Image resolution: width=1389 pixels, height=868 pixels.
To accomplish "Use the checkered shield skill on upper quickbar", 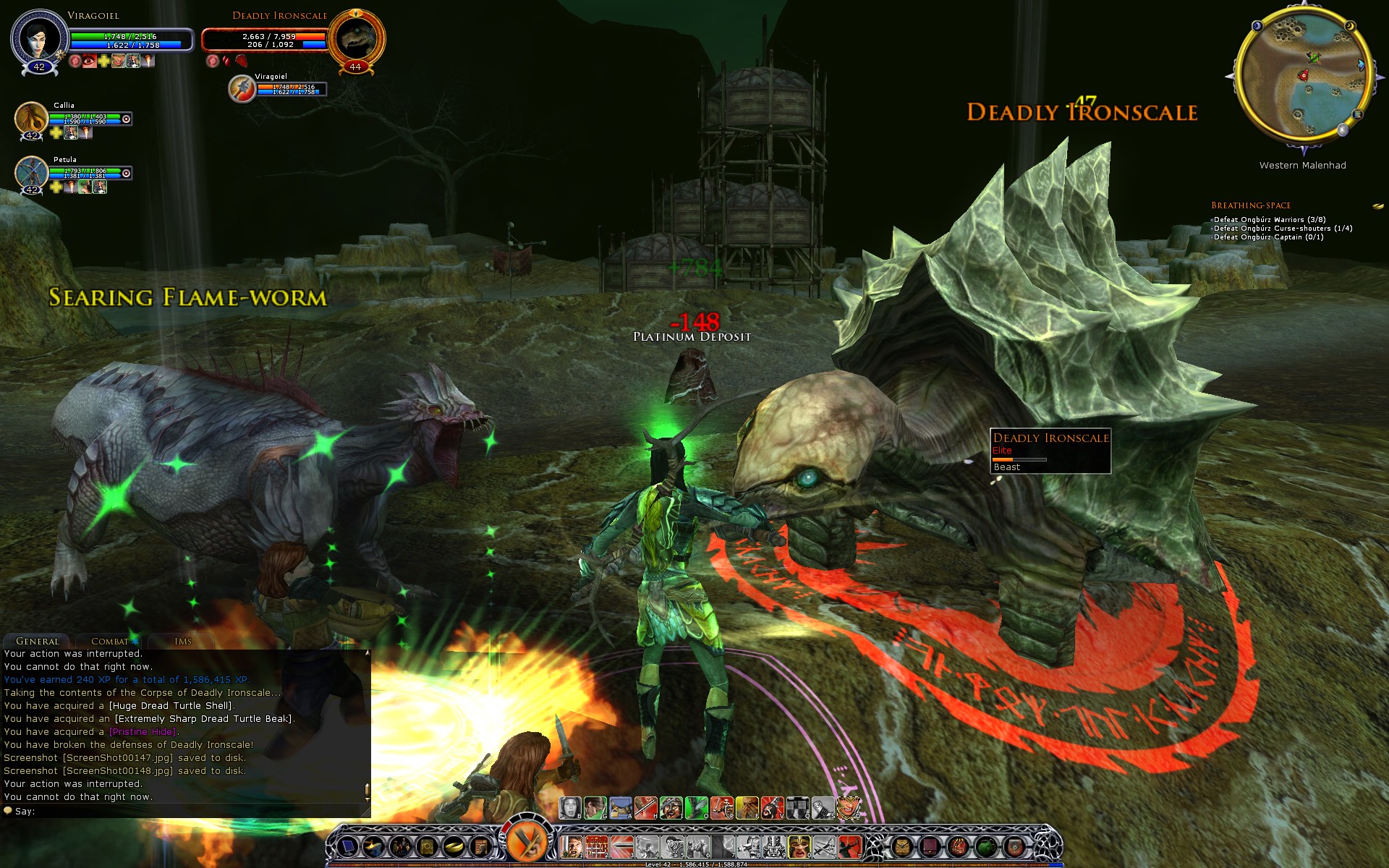I will [x=798, y=807].
